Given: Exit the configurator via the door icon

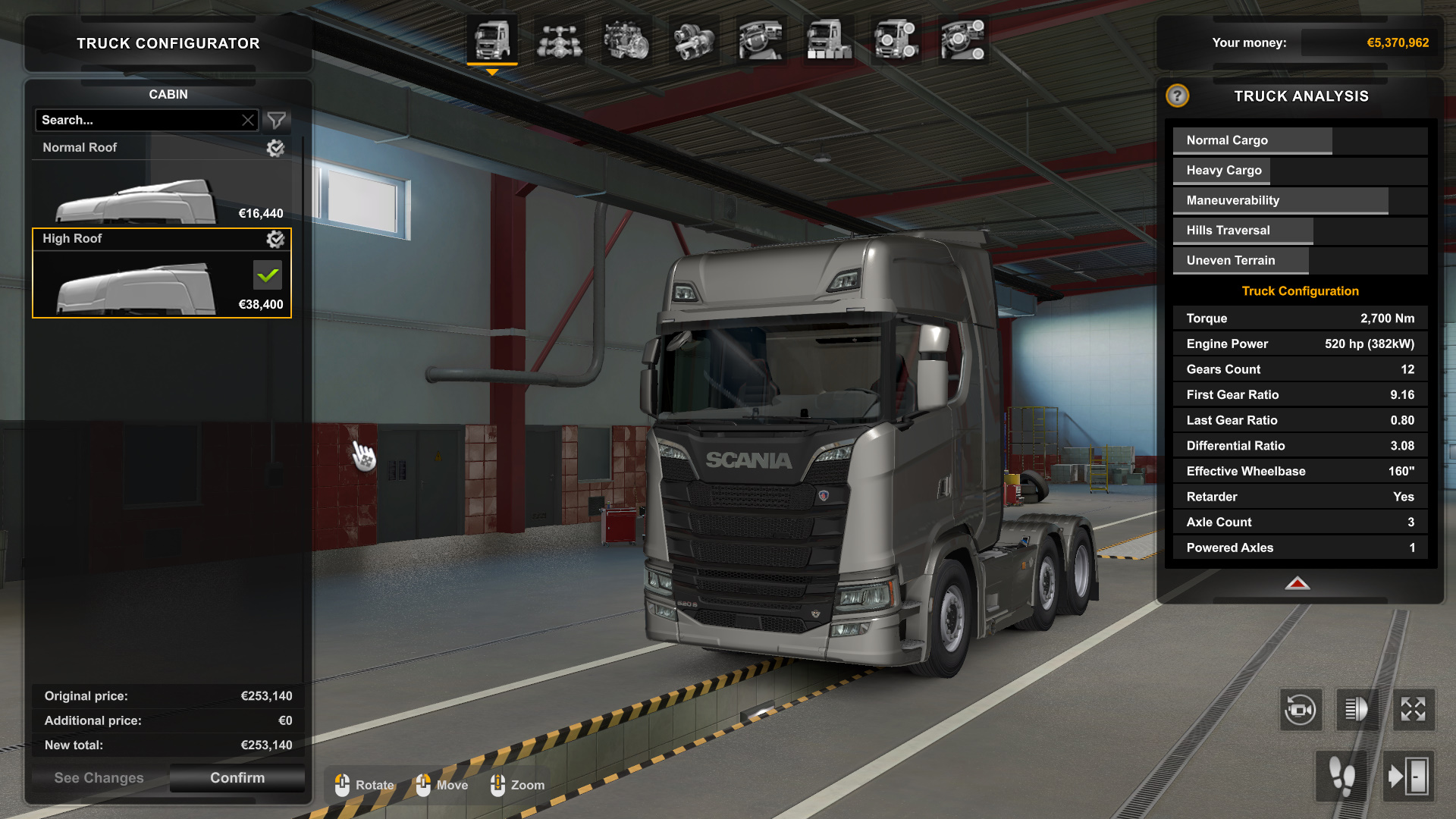Looking at the screenshot, I should pyautogui.click(x=1408, y=776).
